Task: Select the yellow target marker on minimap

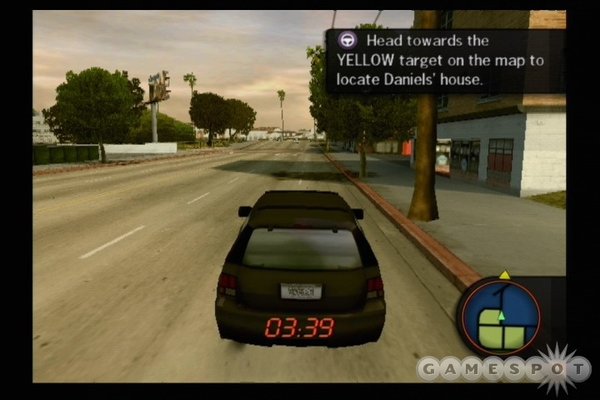Action: tap(504, 274)
